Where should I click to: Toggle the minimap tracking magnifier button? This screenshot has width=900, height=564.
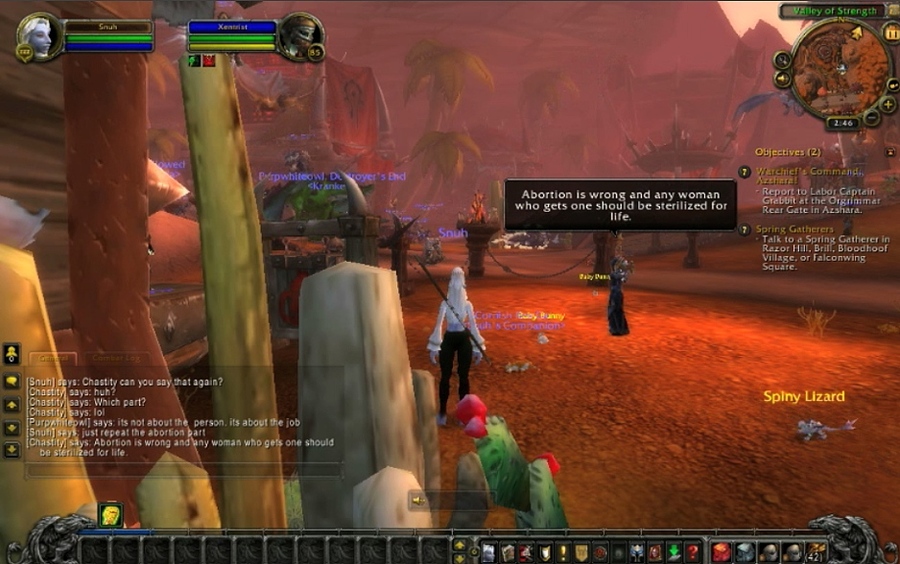[782, 60]
